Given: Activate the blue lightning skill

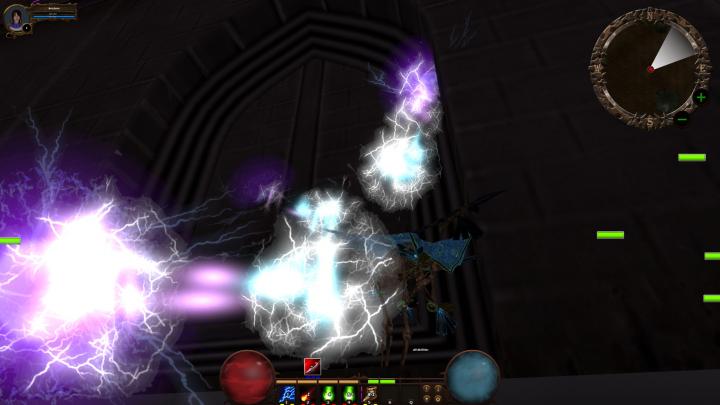Looking at the screenshot, I should point(287,394).
